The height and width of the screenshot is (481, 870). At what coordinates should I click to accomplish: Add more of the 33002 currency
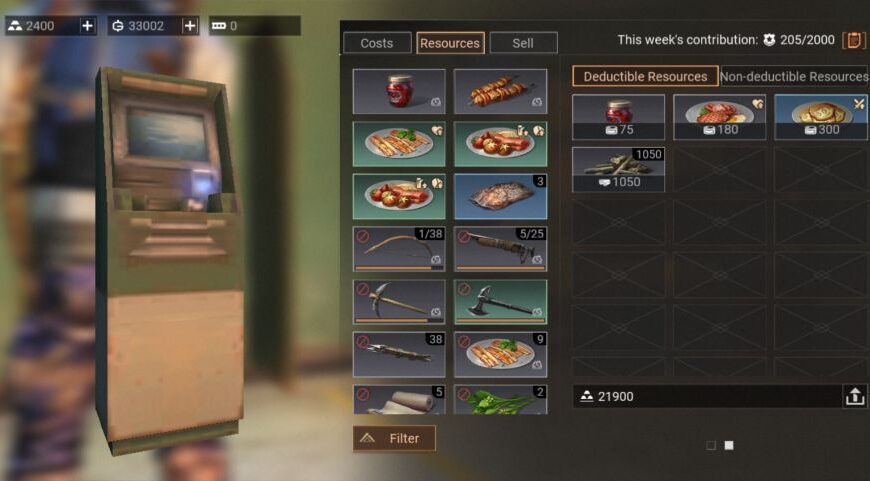point(190,26)
